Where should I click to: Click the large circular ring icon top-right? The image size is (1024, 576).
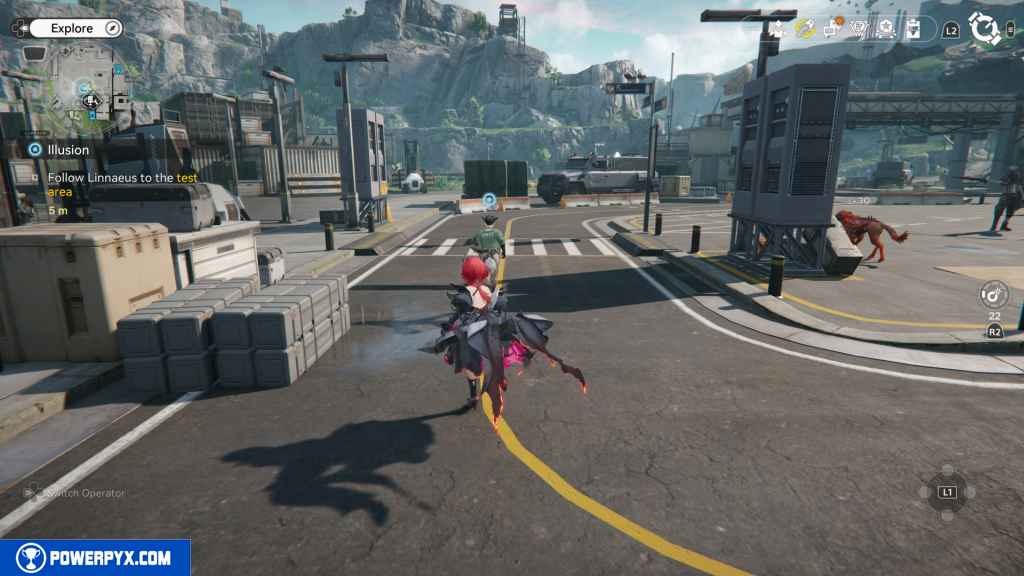click(985, 29)
